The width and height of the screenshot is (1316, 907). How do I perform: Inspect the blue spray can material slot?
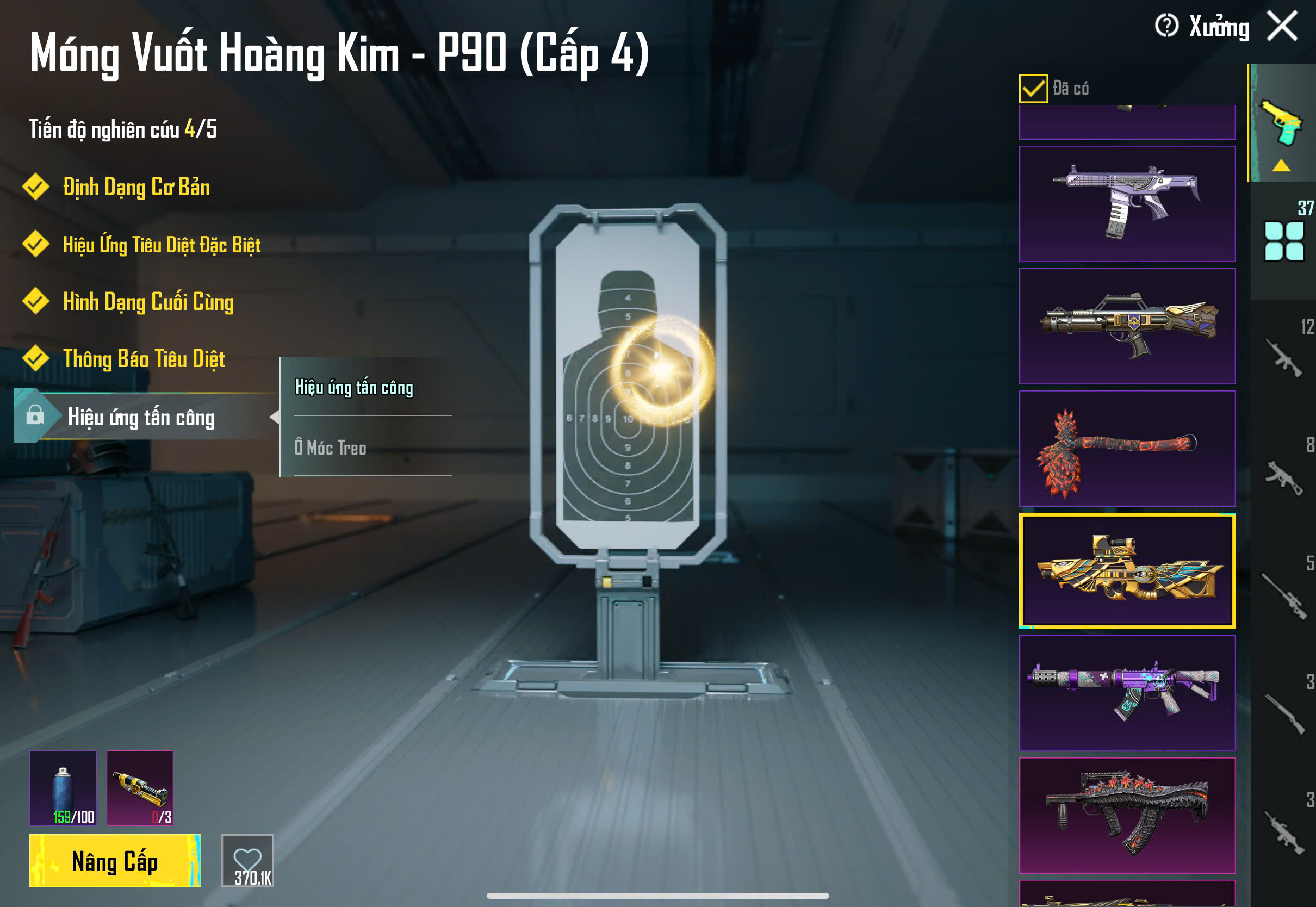pos(63,788)
